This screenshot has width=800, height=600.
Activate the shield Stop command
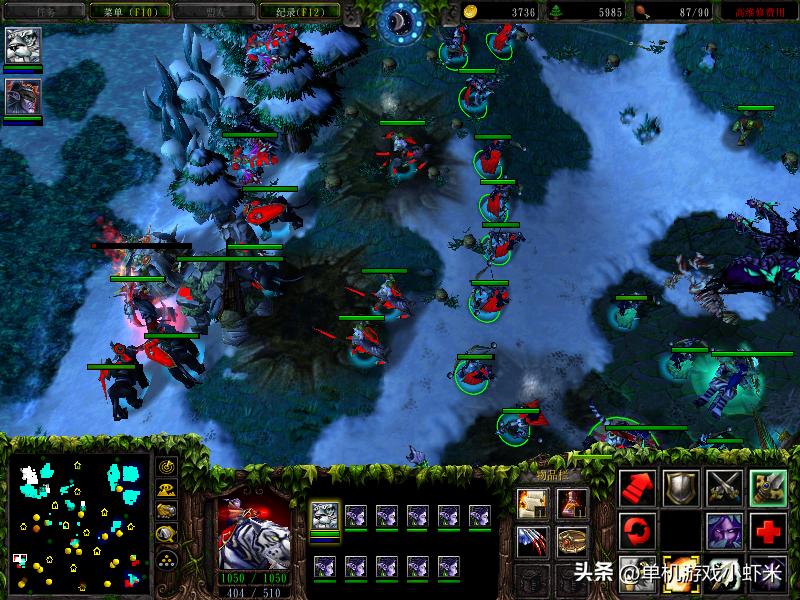681,487
